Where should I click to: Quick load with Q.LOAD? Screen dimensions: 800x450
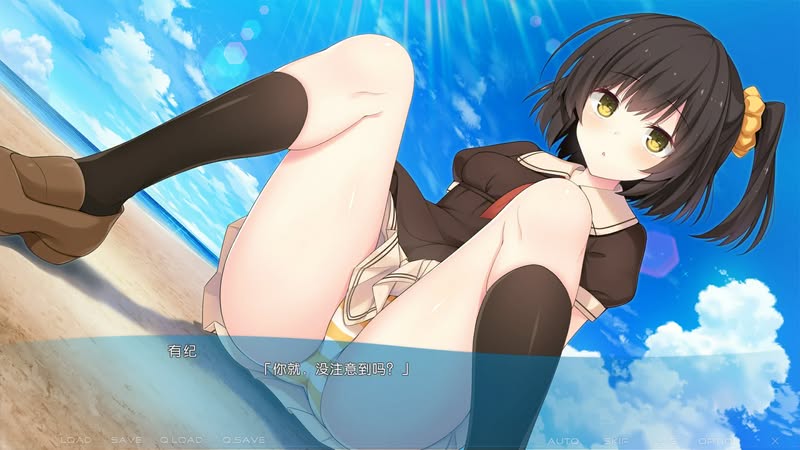[x=181, y=440]
